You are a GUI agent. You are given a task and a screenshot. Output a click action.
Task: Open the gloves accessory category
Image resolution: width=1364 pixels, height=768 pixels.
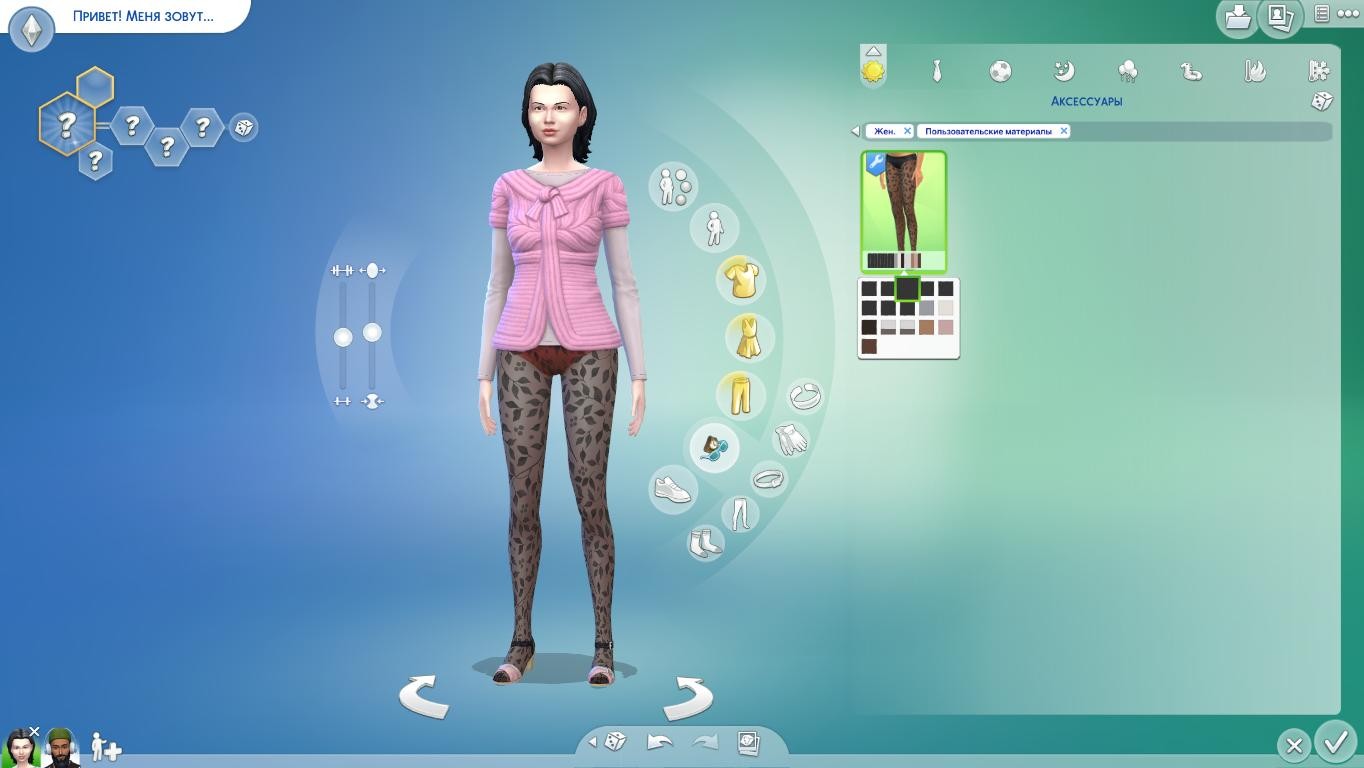791,438
